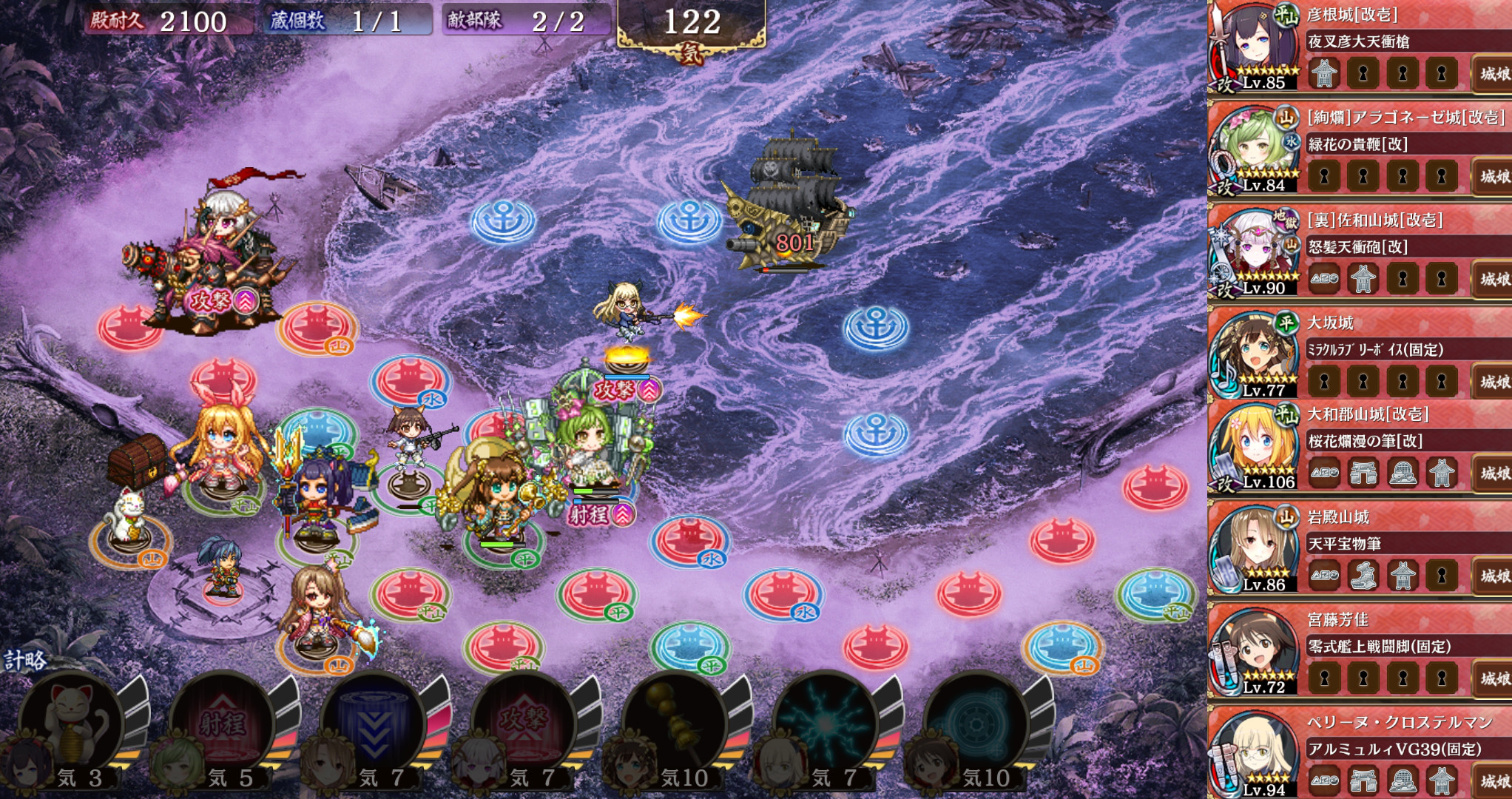The width and height of the screenshot is (1512, 799).
Task: Pick the 大坂城 unit portrait
Action: click(1255, 354)
